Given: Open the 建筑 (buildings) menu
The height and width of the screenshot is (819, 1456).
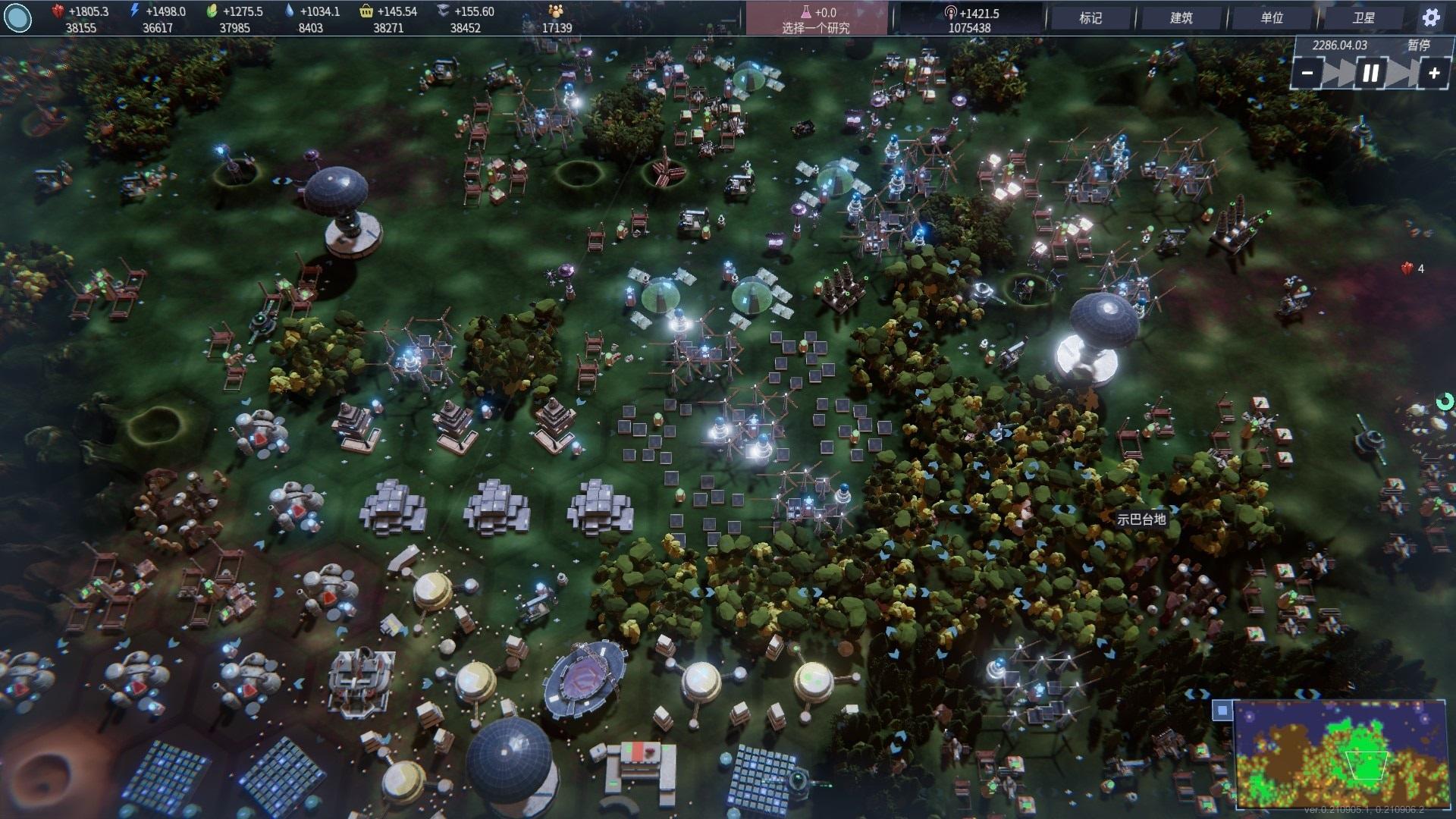Looking at the screenshot, I should (1181, 18).
